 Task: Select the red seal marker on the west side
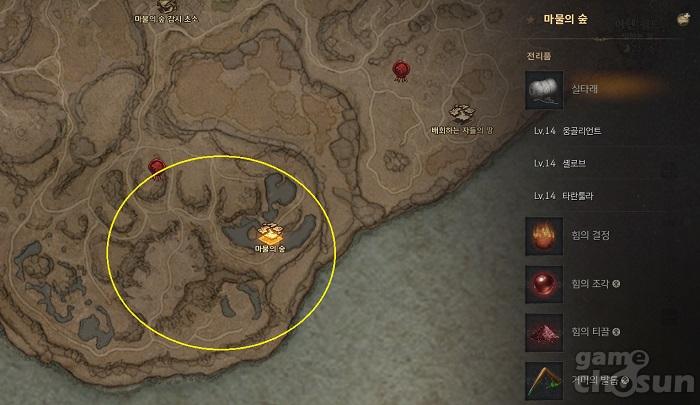(x=157, y=166)
